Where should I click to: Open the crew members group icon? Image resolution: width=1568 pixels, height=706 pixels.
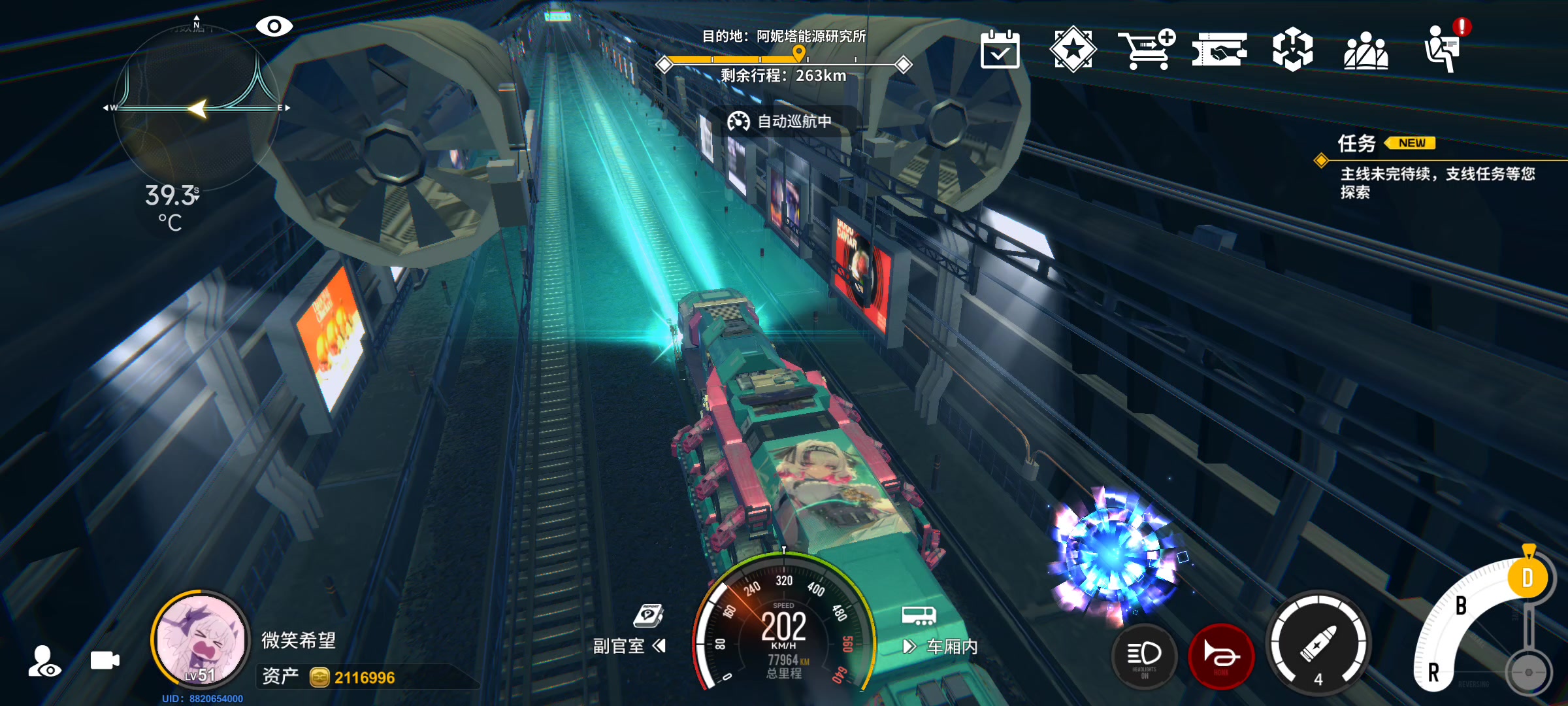coord(1365,51)
